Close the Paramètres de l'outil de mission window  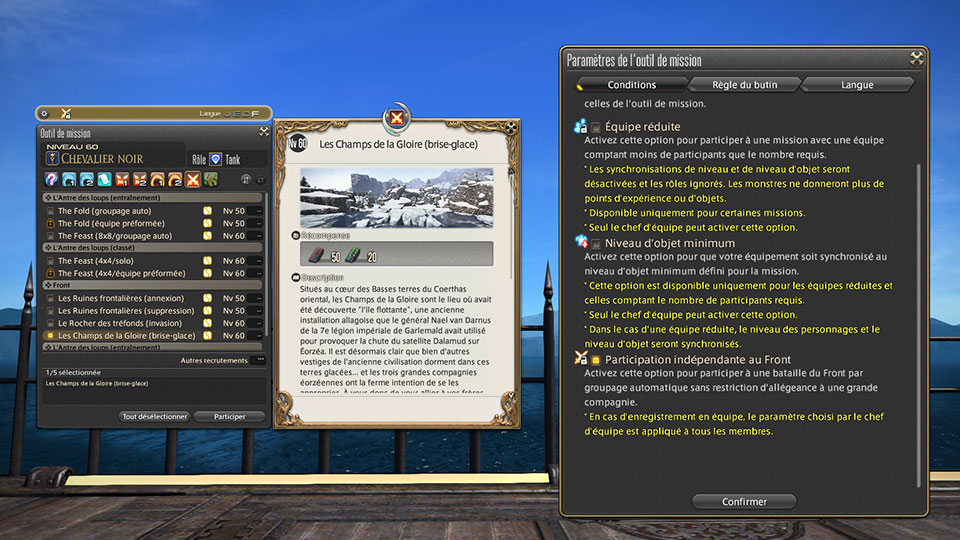click(x=916, y=59)
